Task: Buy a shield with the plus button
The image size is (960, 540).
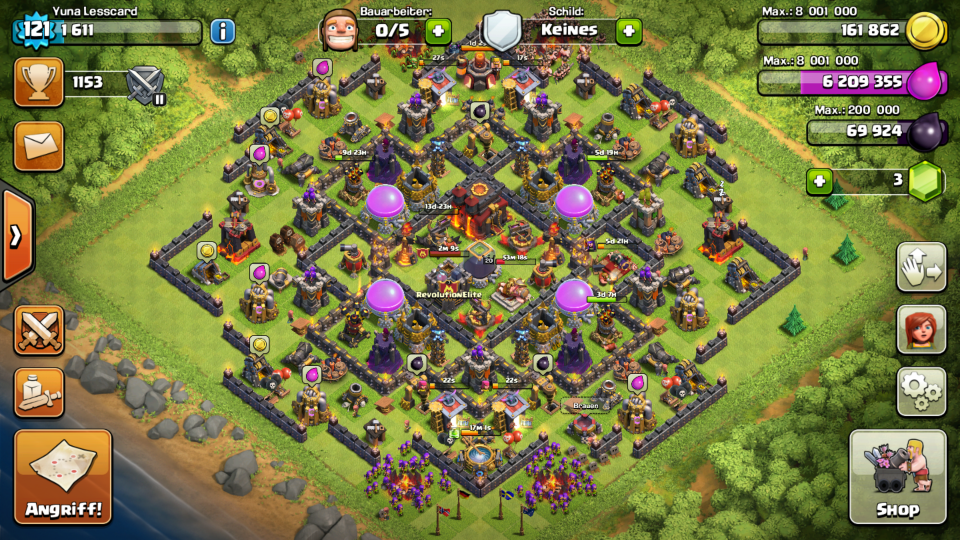Action: click(628, 31)
